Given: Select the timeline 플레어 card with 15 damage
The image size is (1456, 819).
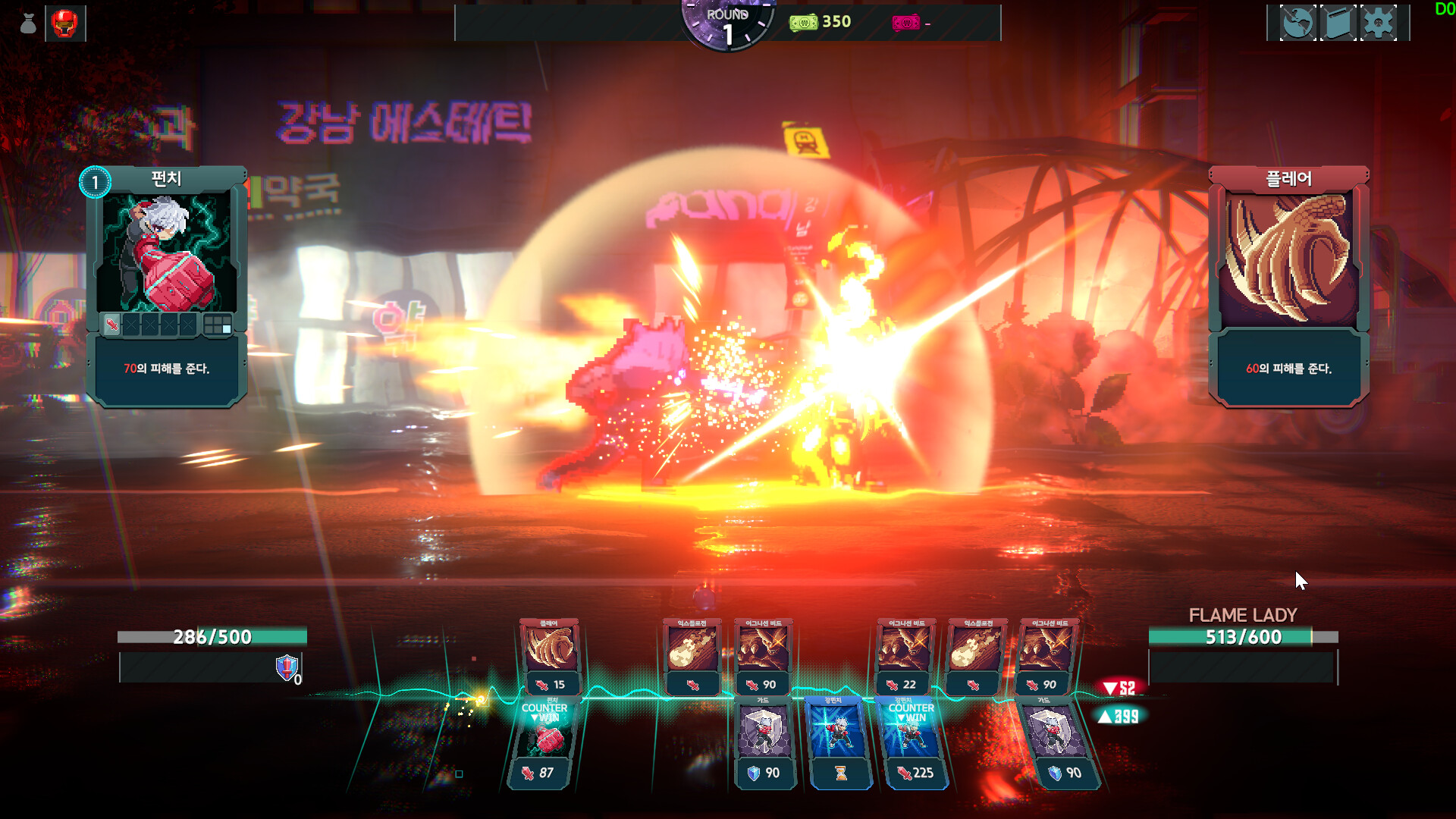Looking at the screenshot, I should [549, 657].
